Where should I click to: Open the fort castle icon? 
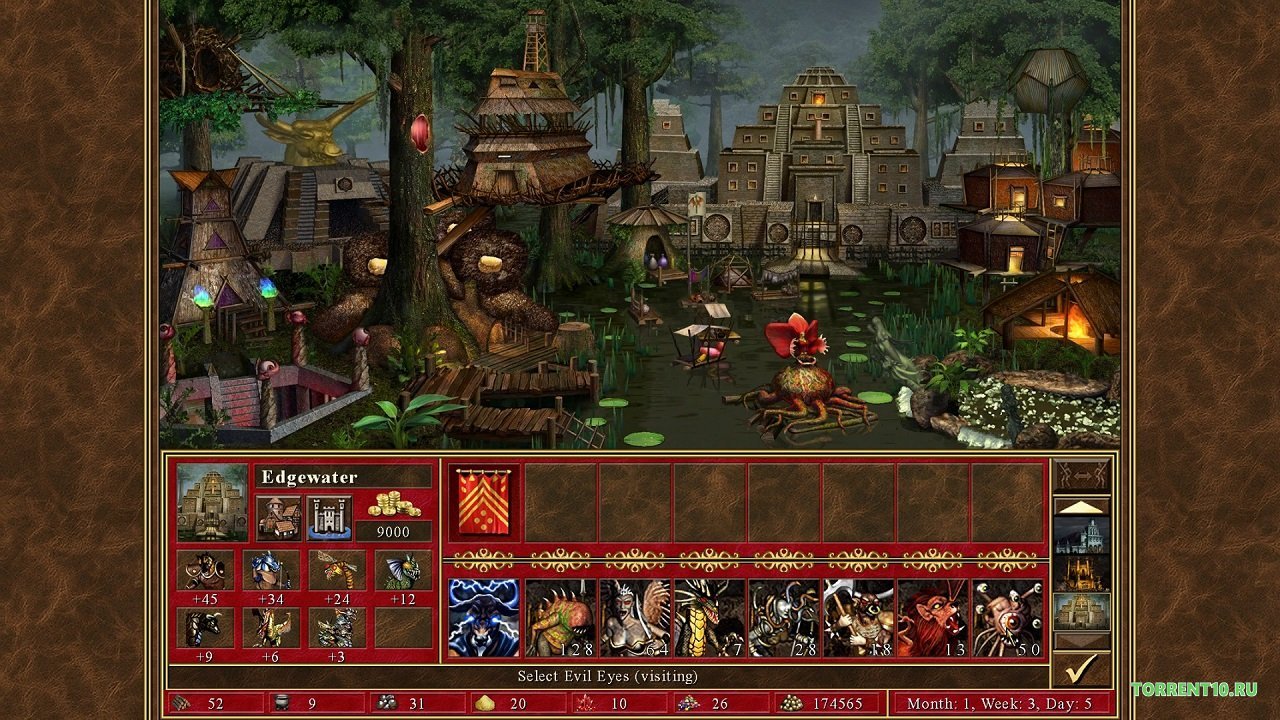329,517
